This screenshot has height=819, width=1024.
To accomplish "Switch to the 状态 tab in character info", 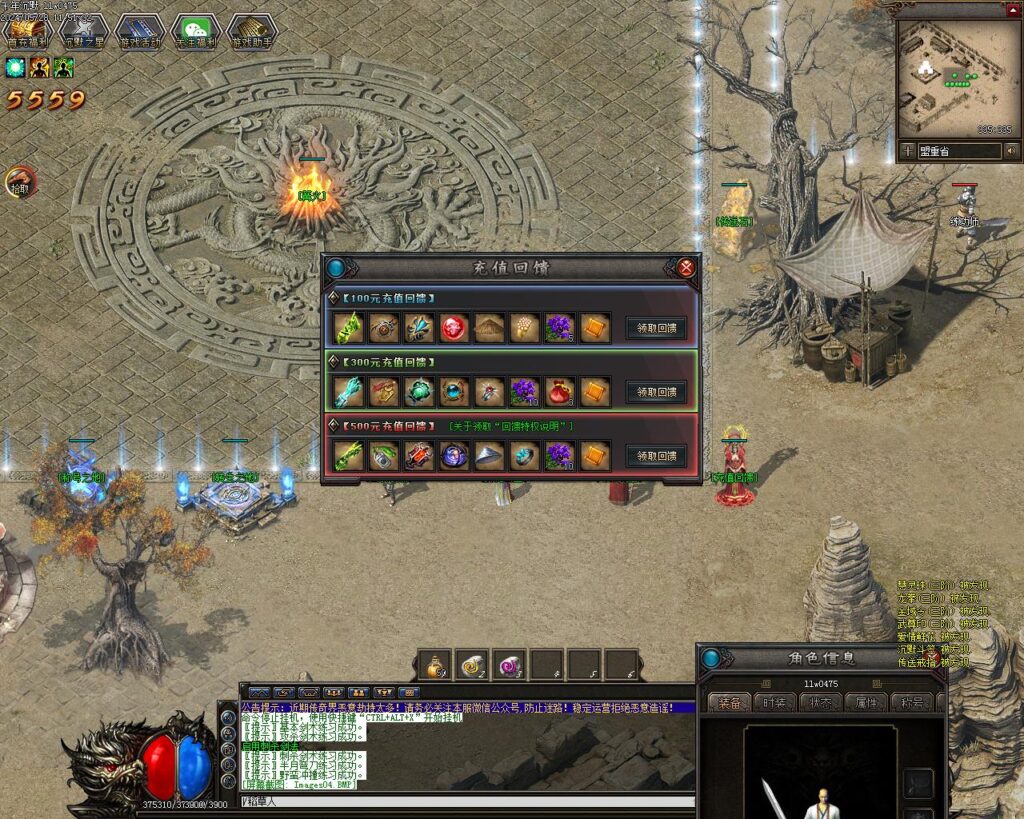I will (x=820, y=702).
